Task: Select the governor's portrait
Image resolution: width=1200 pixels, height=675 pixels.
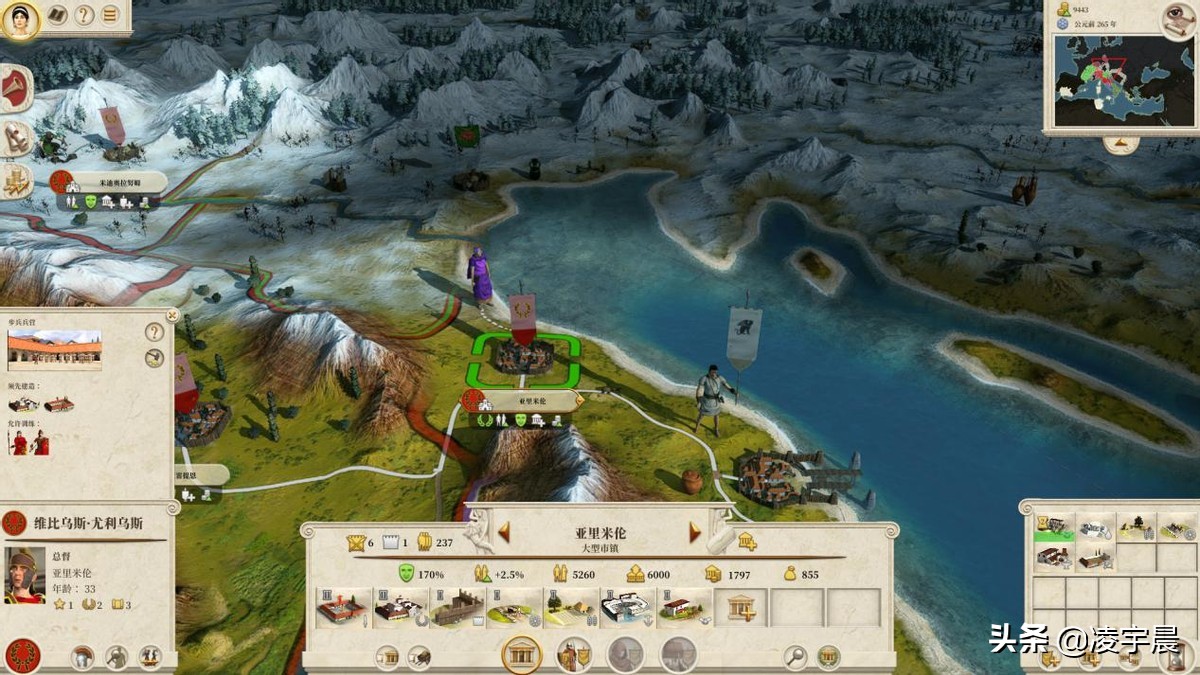Action: pyautogui.click(x=24, y=575)
